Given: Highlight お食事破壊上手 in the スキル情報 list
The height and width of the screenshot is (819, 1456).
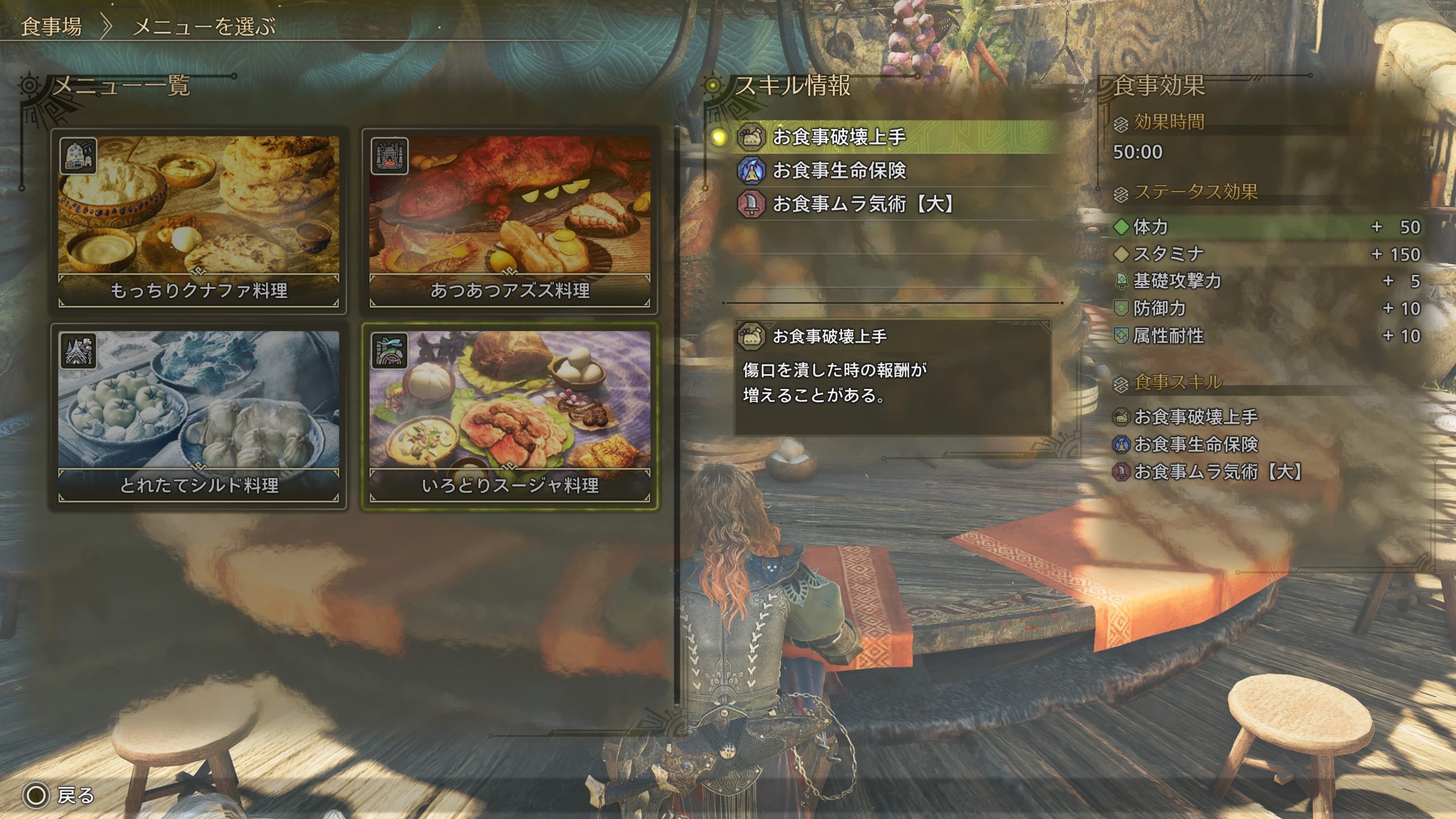Looking at the screenshot, I should point(839,137).
